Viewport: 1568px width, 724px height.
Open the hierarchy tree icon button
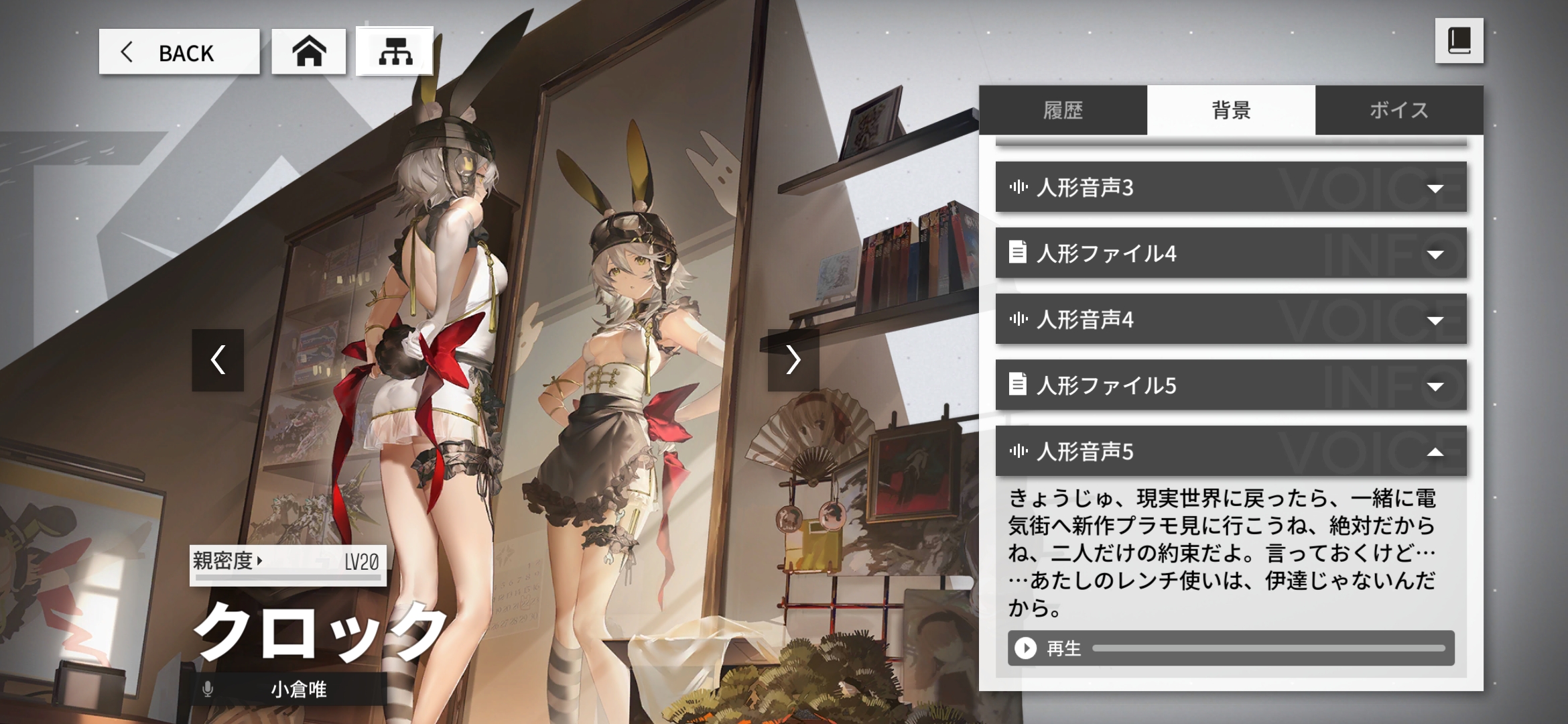[x=395, y=52]
